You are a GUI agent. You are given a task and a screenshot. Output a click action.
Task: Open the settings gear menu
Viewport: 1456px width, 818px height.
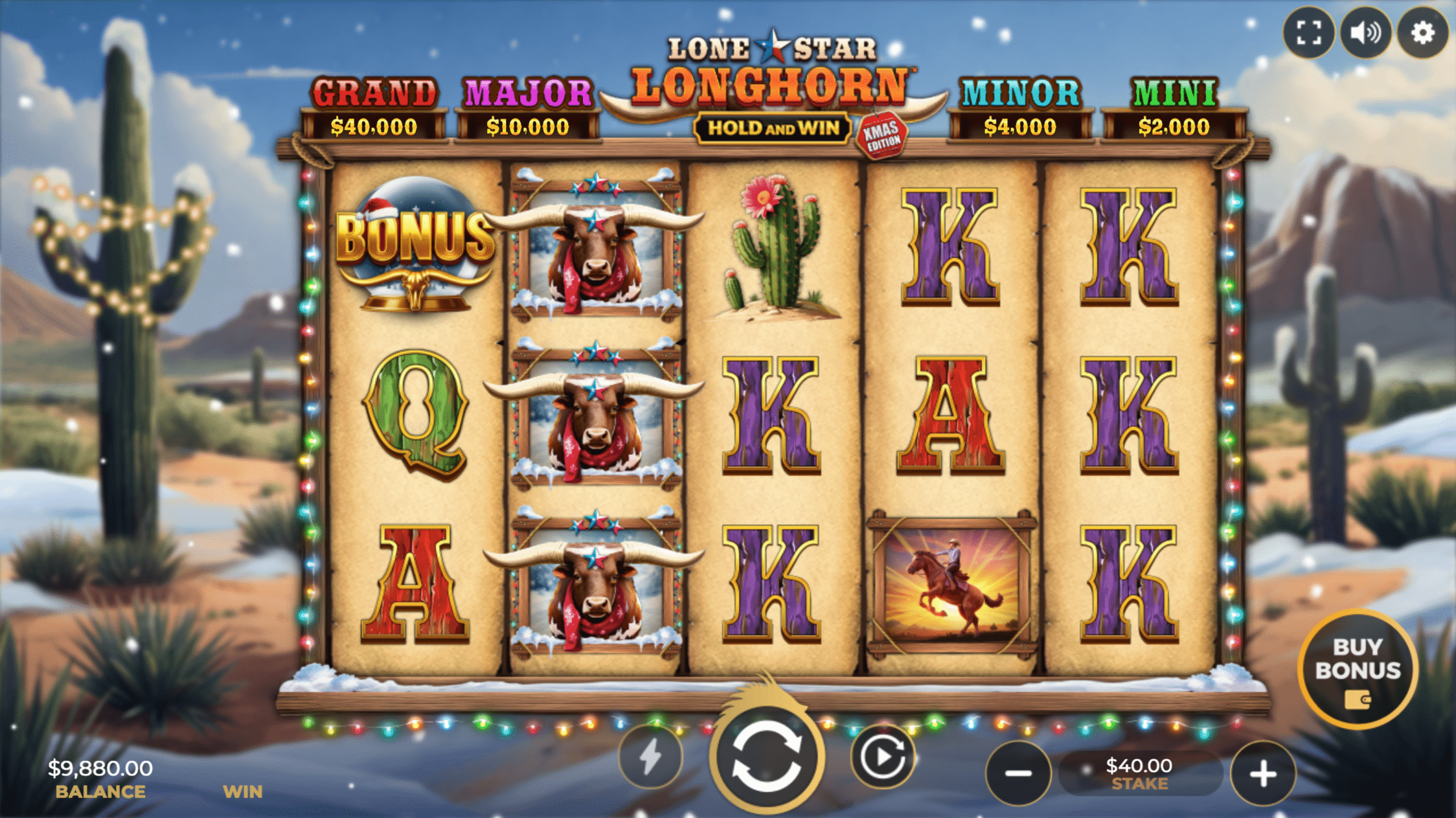1422,33
